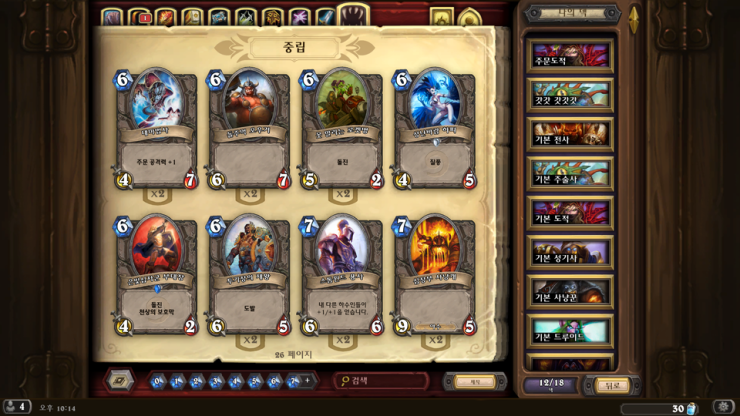This screenshot has height=416, width=740.
Task: Choose the 기본 주술사 deck
Action: [570, 173]
